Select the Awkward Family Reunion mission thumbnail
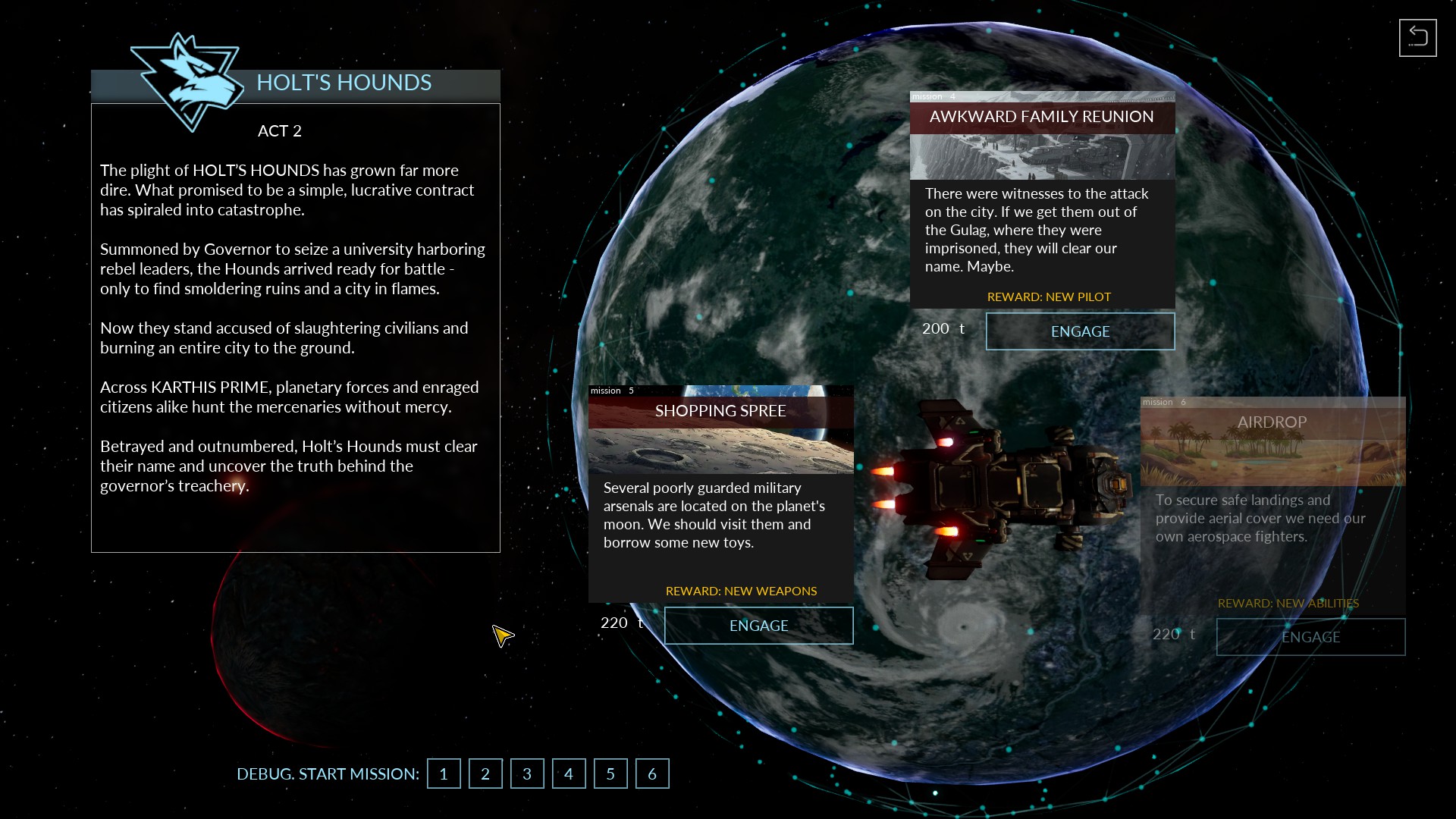 [x=1042, y=157]
